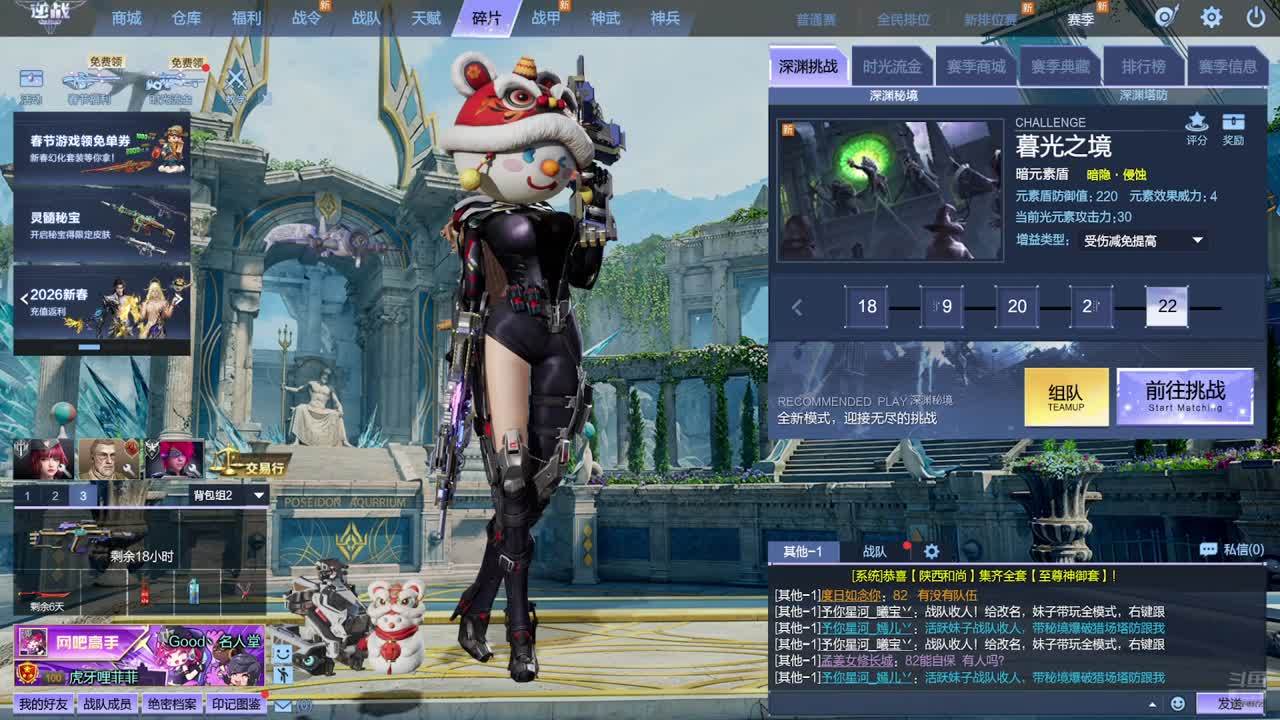The image size is (1280, 720).
Task: Open the 背包组2 loadout dropdown
Action: 228,495
